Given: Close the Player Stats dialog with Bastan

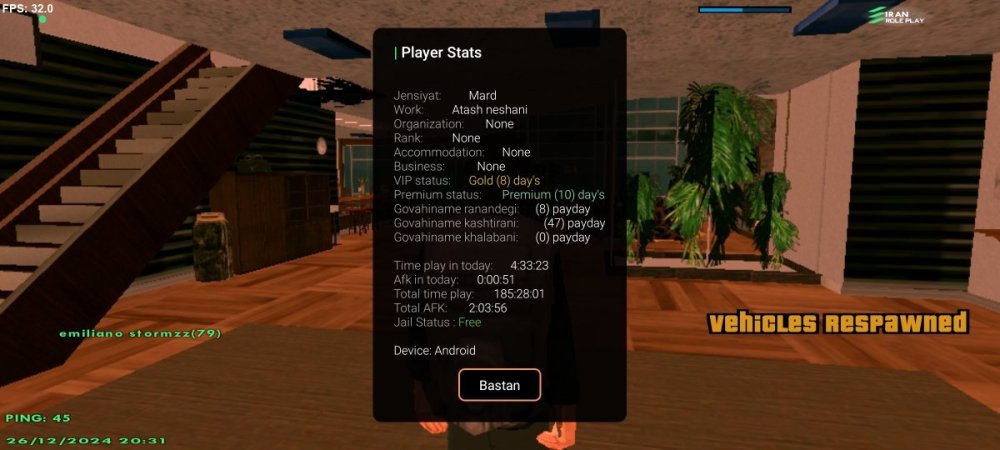Looking at the screenshot, I should (499, 385).
